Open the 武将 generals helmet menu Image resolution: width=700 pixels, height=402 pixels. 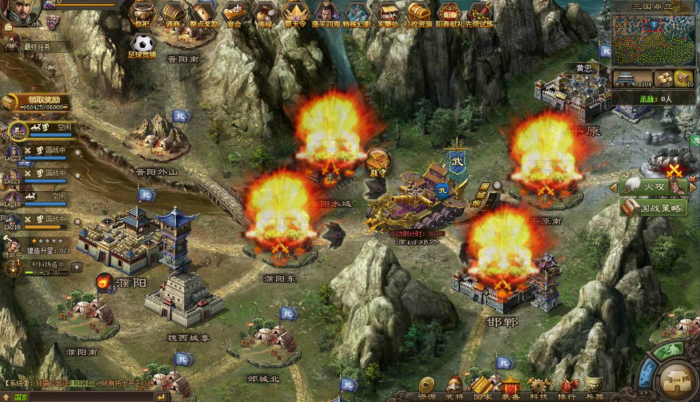click(x=454, y=386)
